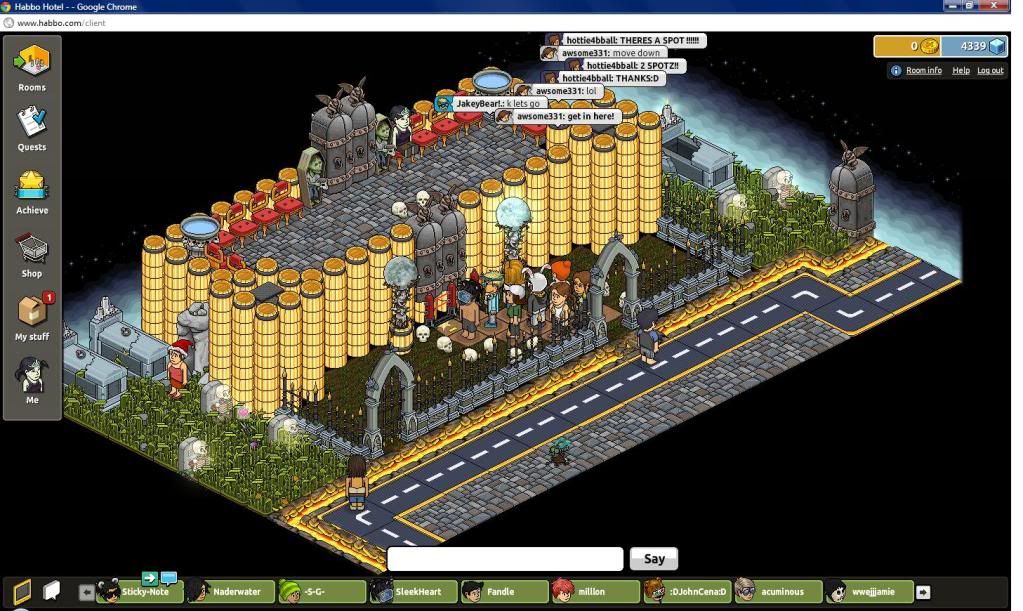Open the Shop catalogue
The image size is (1023, 611).
pyautogui.click(x=32, y=255)
